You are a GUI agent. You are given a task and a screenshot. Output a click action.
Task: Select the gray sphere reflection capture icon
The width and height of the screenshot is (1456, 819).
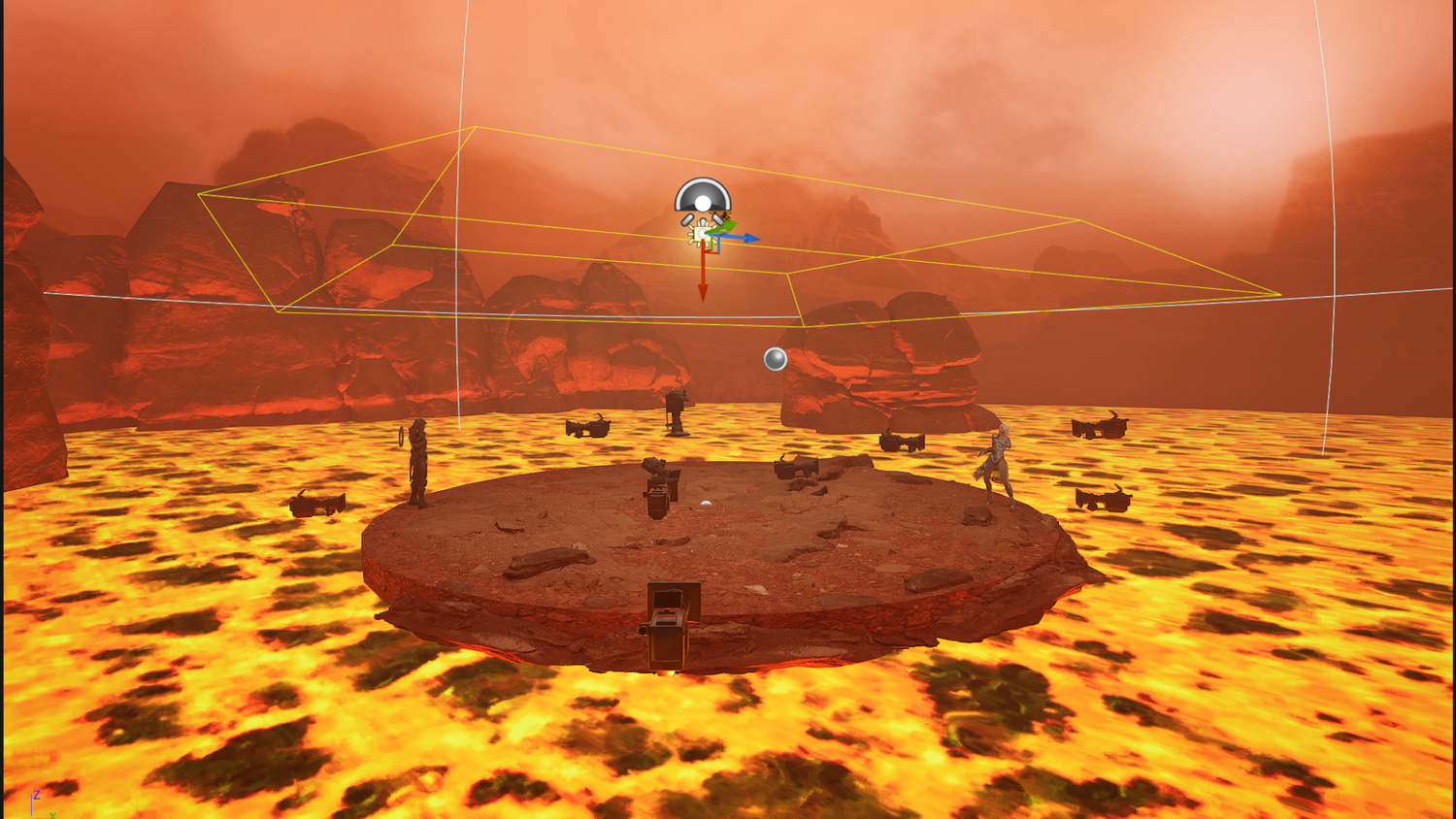(775, 359)
